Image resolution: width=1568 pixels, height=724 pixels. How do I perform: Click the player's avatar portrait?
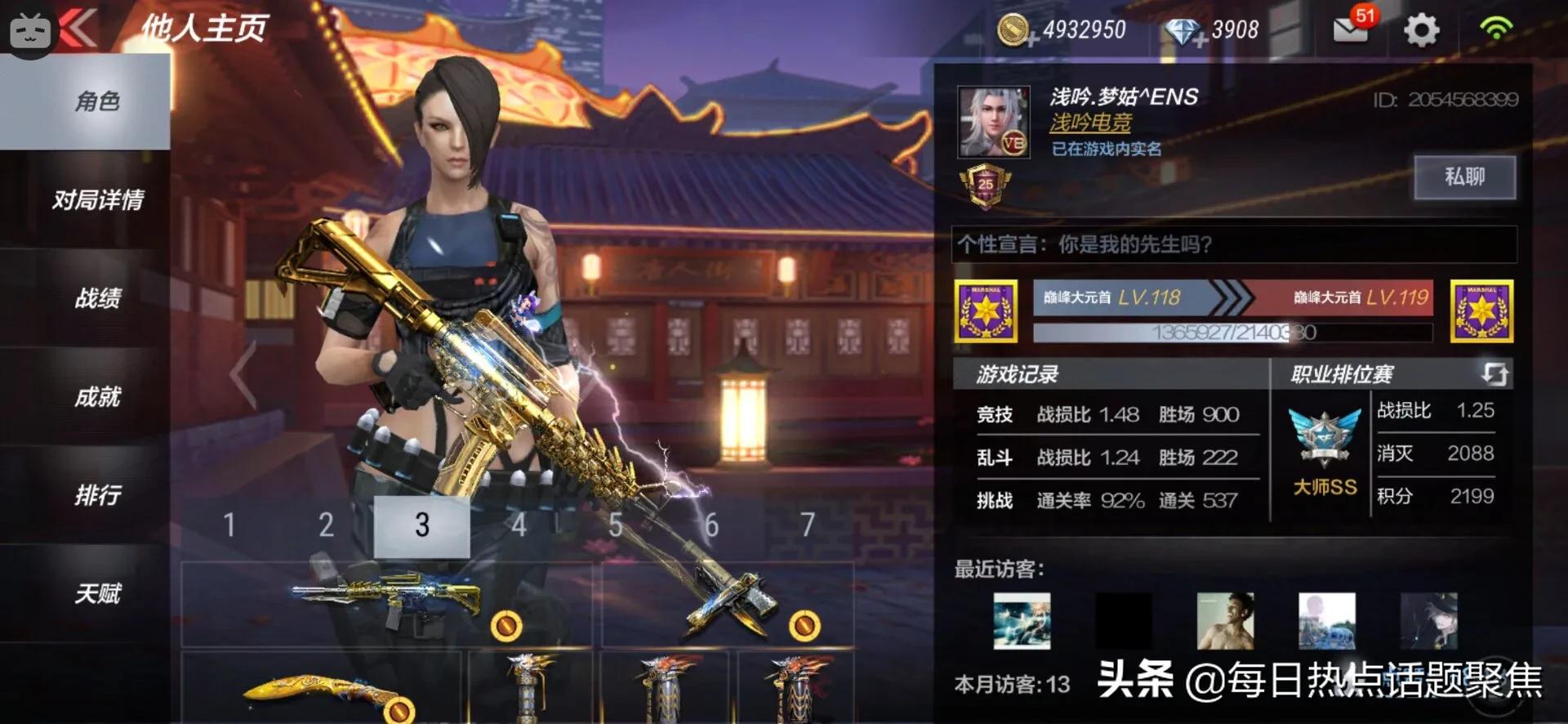[993, 122]
